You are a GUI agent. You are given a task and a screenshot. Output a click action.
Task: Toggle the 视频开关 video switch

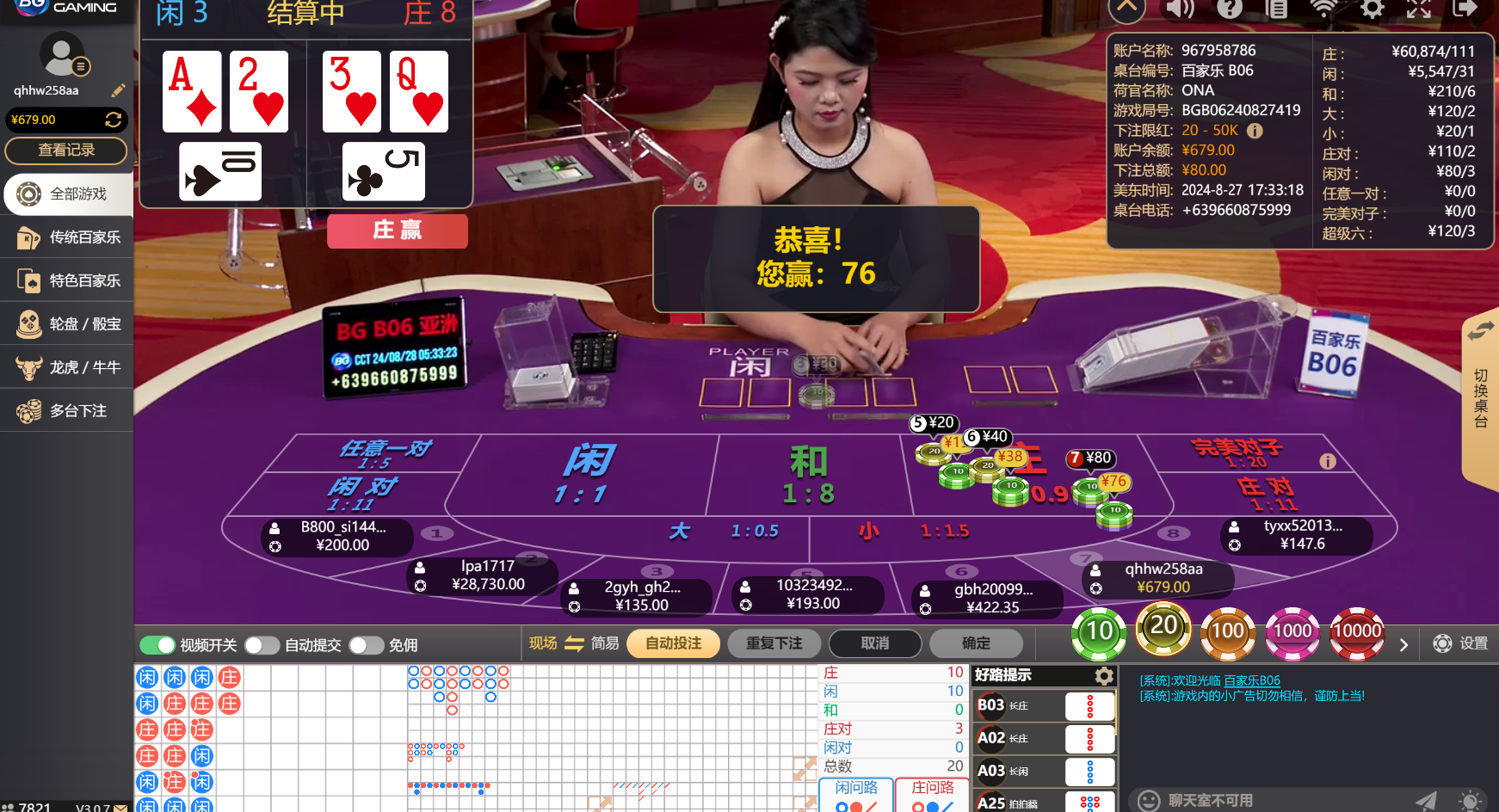click(x=157, y=644)
